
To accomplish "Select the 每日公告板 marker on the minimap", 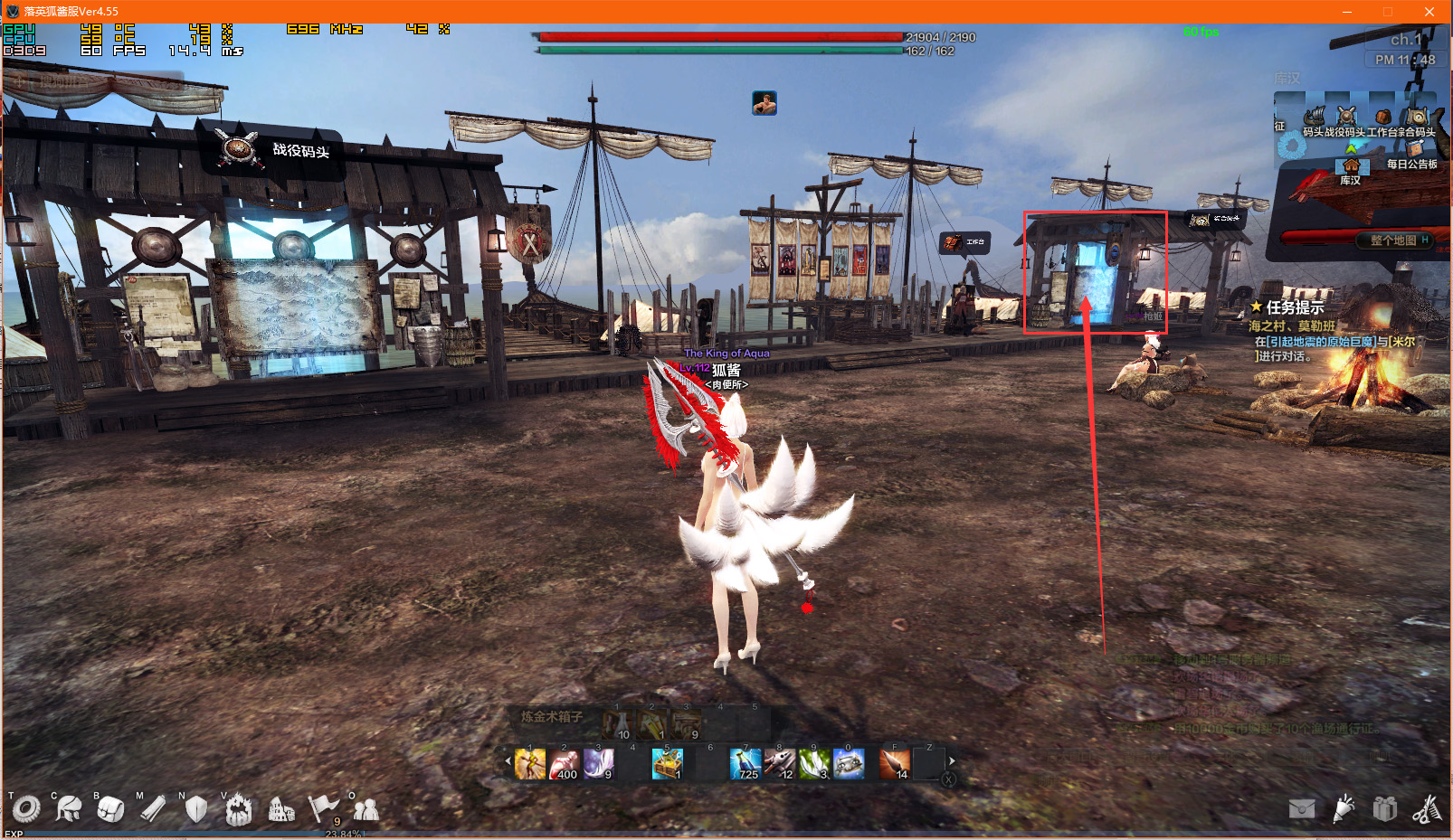I will click(x=1415, y=150).
